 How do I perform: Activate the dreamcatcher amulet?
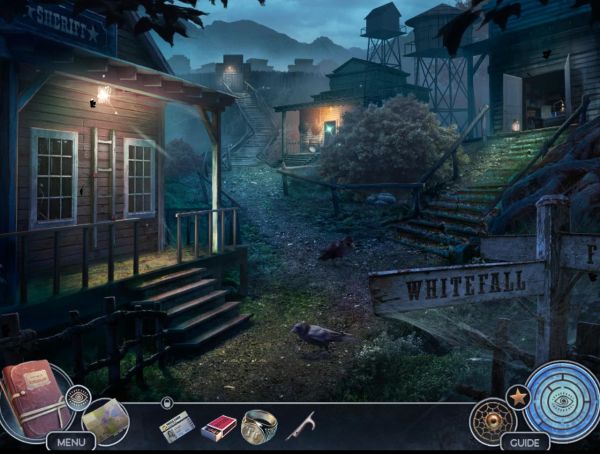(x=493, y=421)
